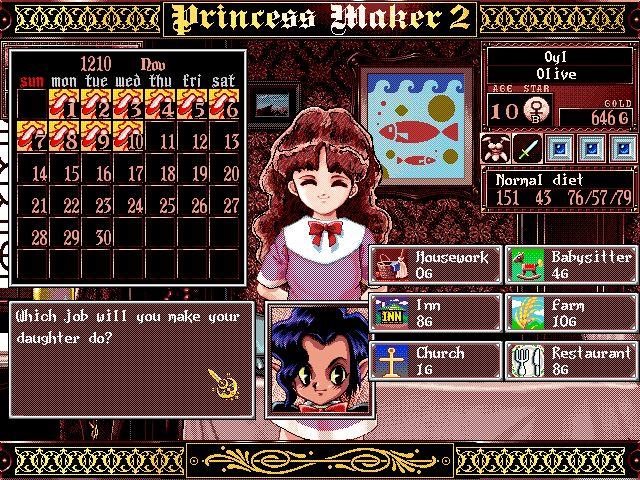Click the sword item icon

pyautogui.click(x=527, y=149)
